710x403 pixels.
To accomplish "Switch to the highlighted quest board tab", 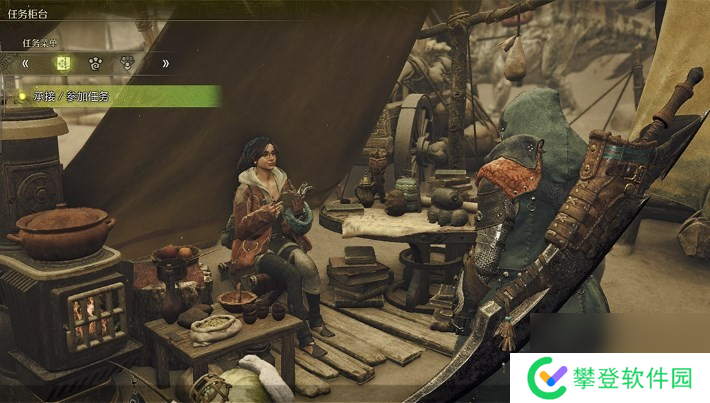I will 62,63.
